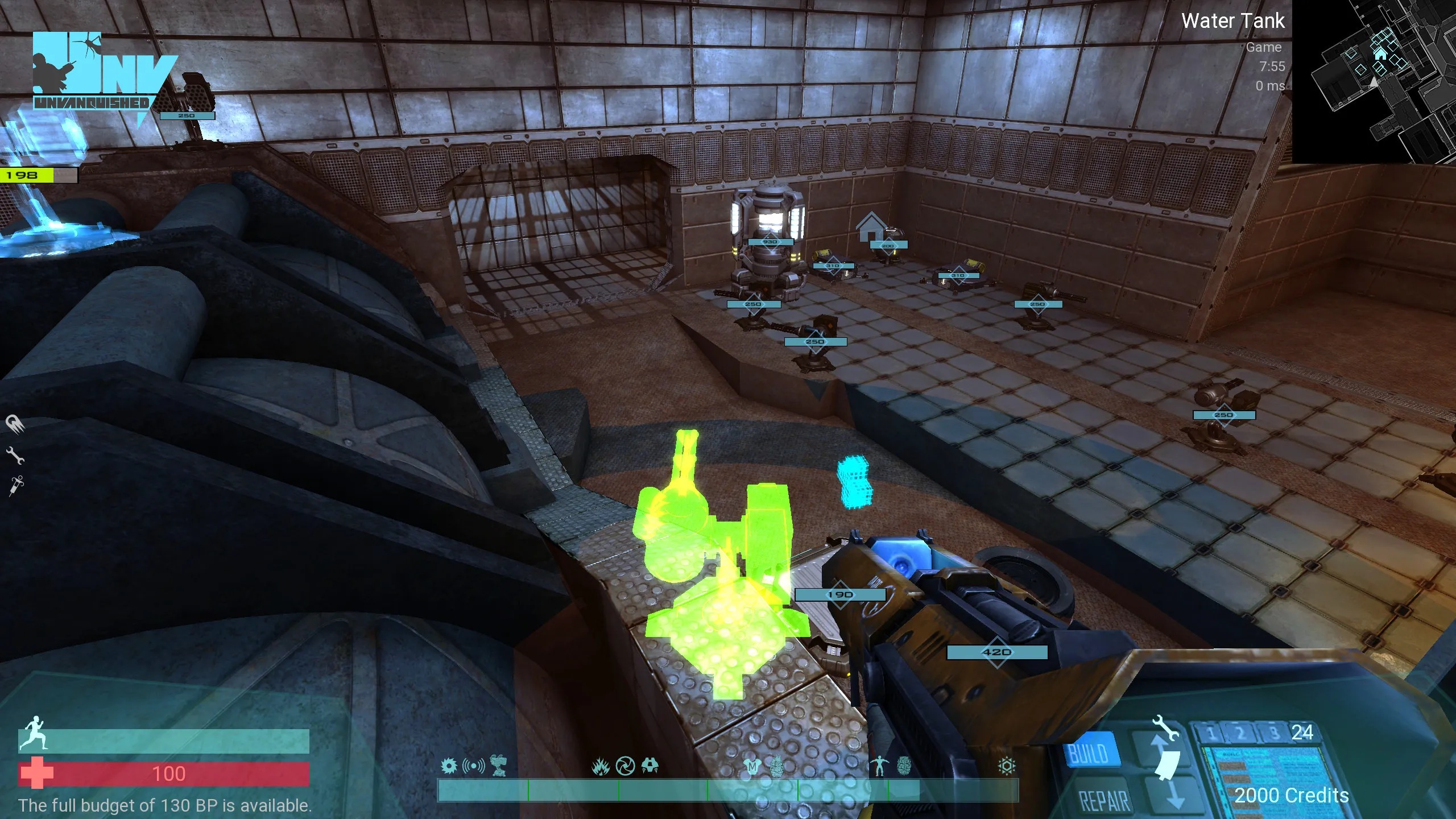
Task: Select the M-marked armor vest icon
Action: point(752,767)
